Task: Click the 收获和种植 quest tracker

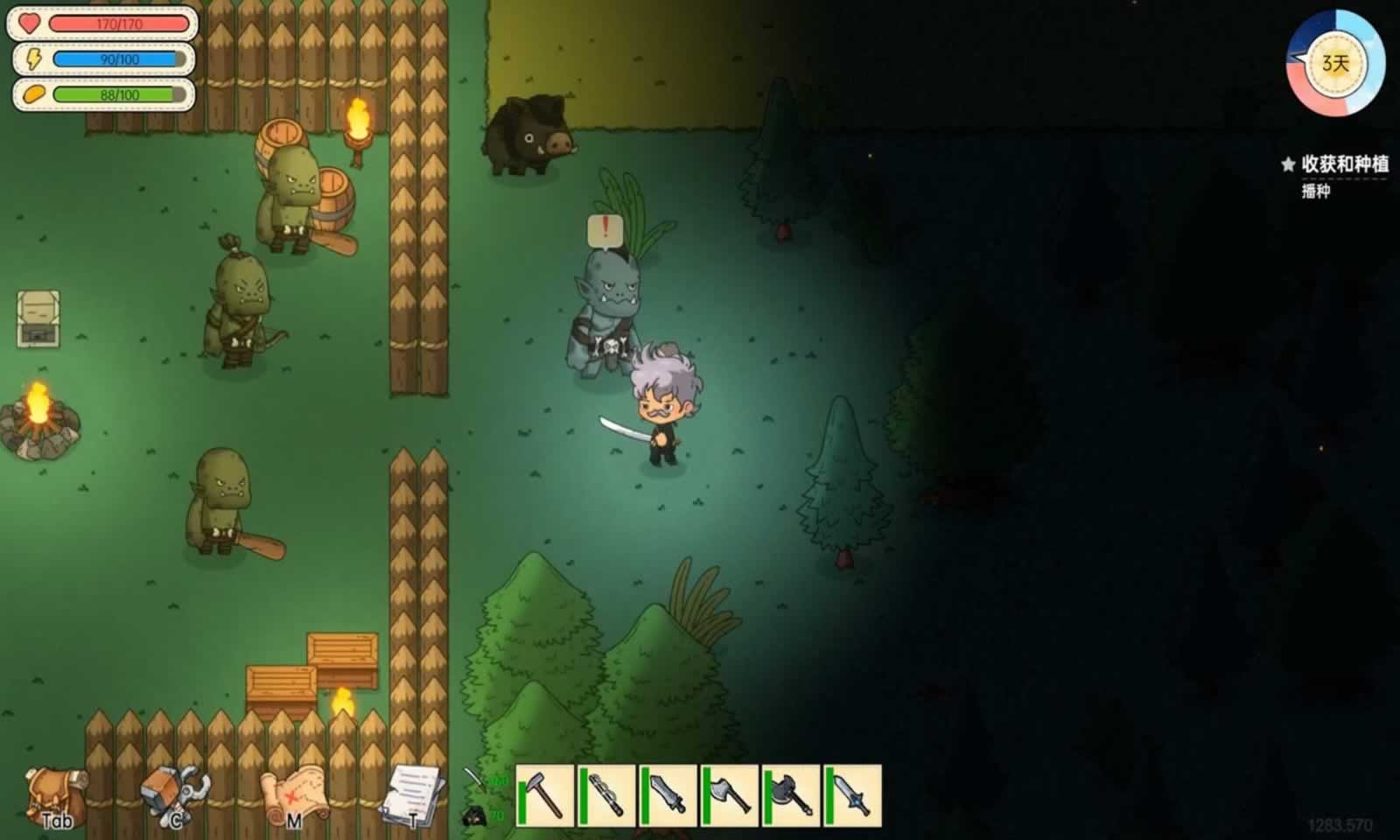Action: (1344, 164)
